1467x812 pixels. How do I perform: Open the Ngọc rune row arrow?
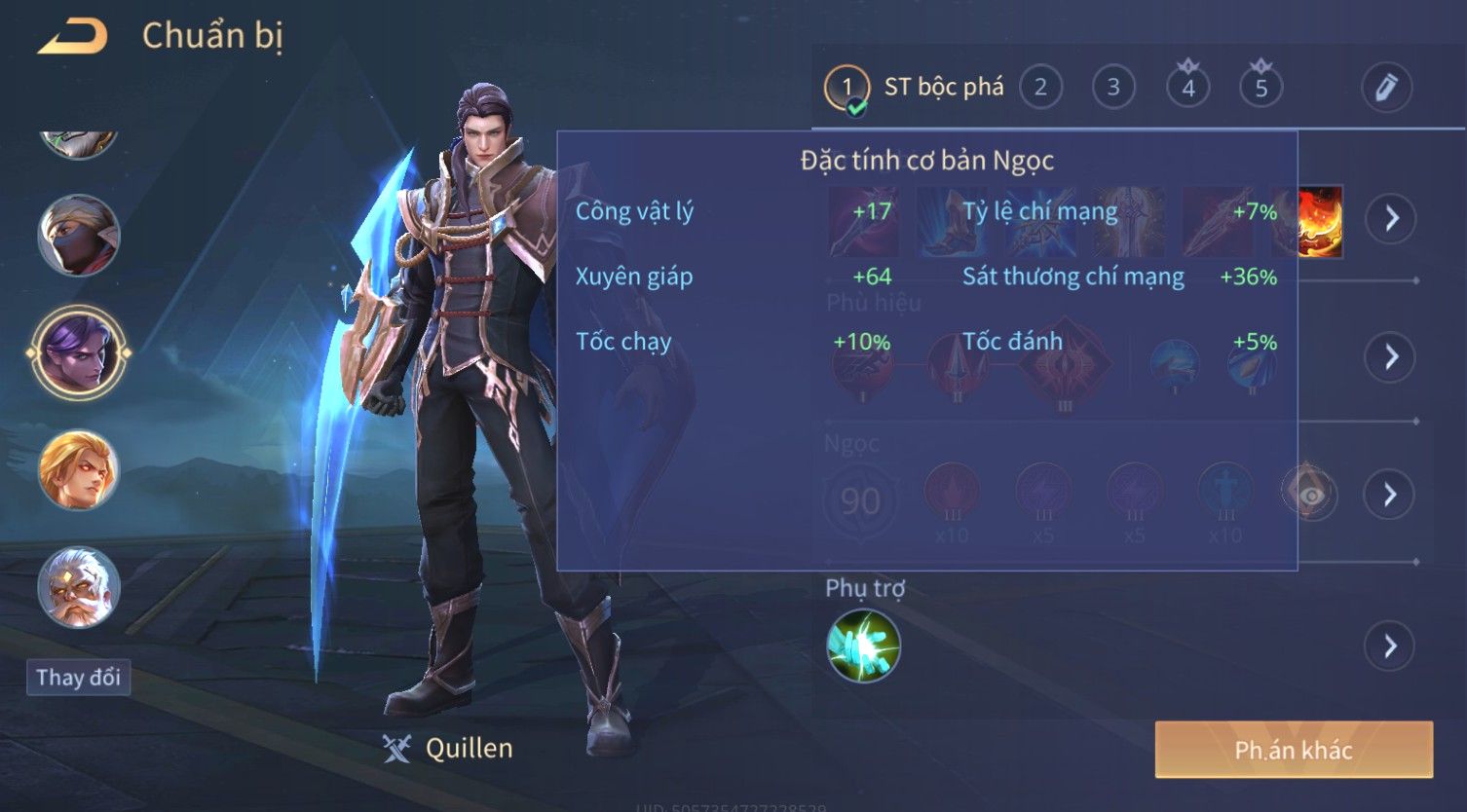[1391, 495]
